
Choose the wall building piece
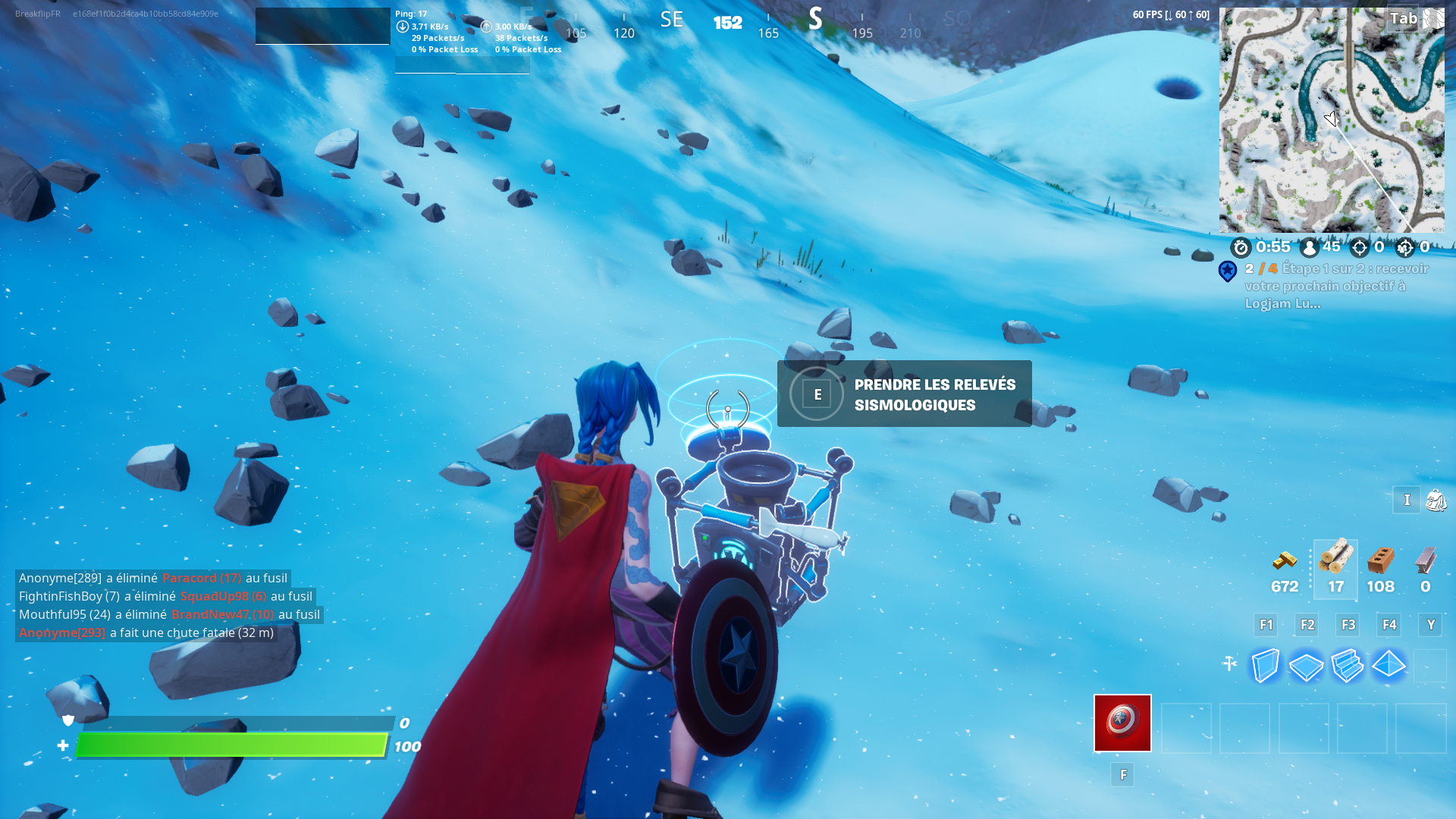[1266, 666]
